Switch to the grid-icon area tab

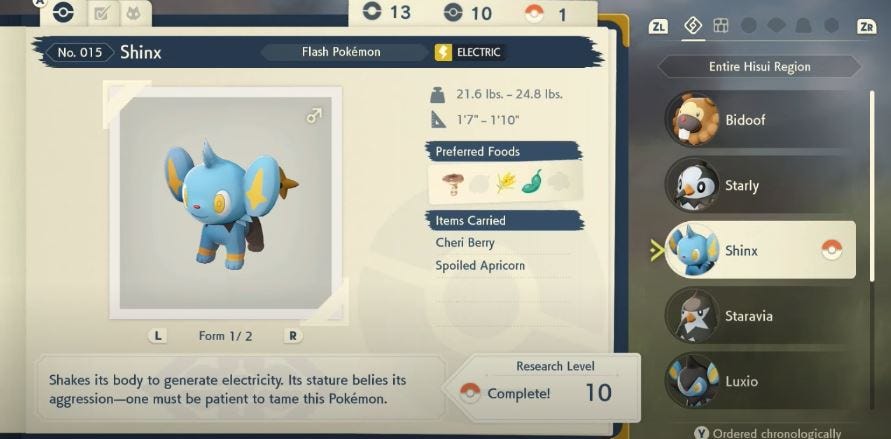point(721,26)
